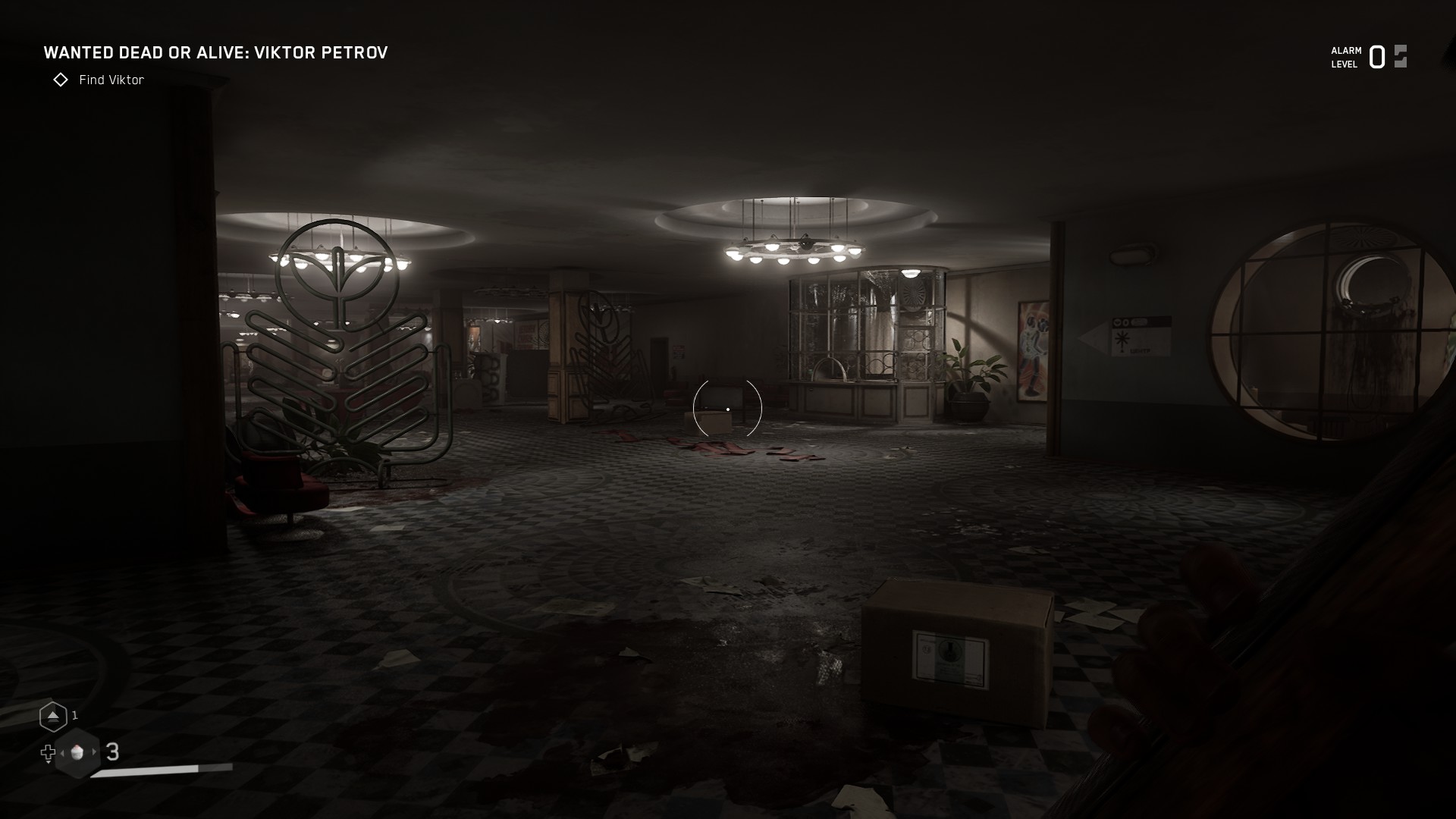Click the grenade icon inside the hexagonal selector
Viewport: 1456px width, 819px height.
[77, 754]
